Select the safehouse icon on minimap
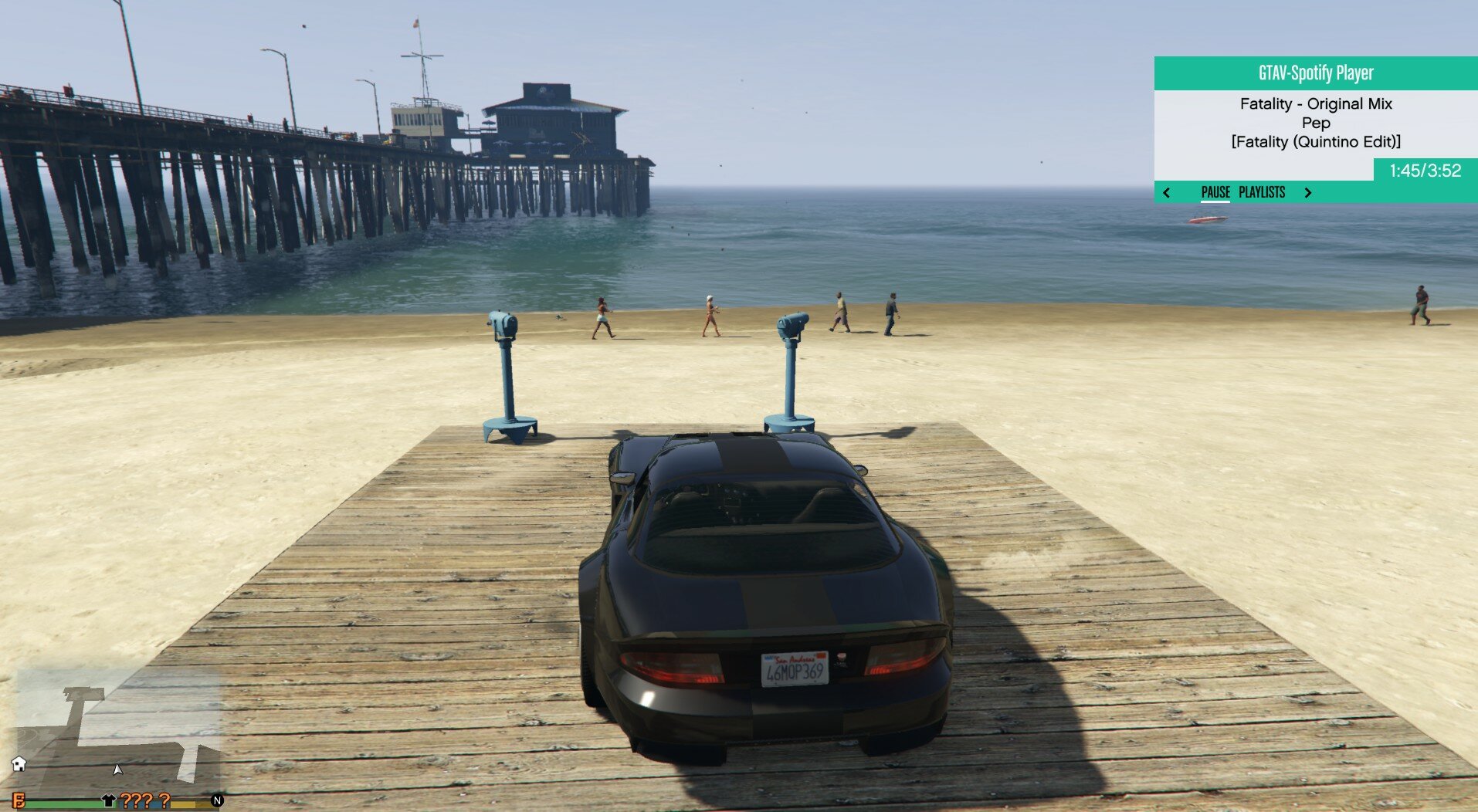 click(x=19, y=763)
